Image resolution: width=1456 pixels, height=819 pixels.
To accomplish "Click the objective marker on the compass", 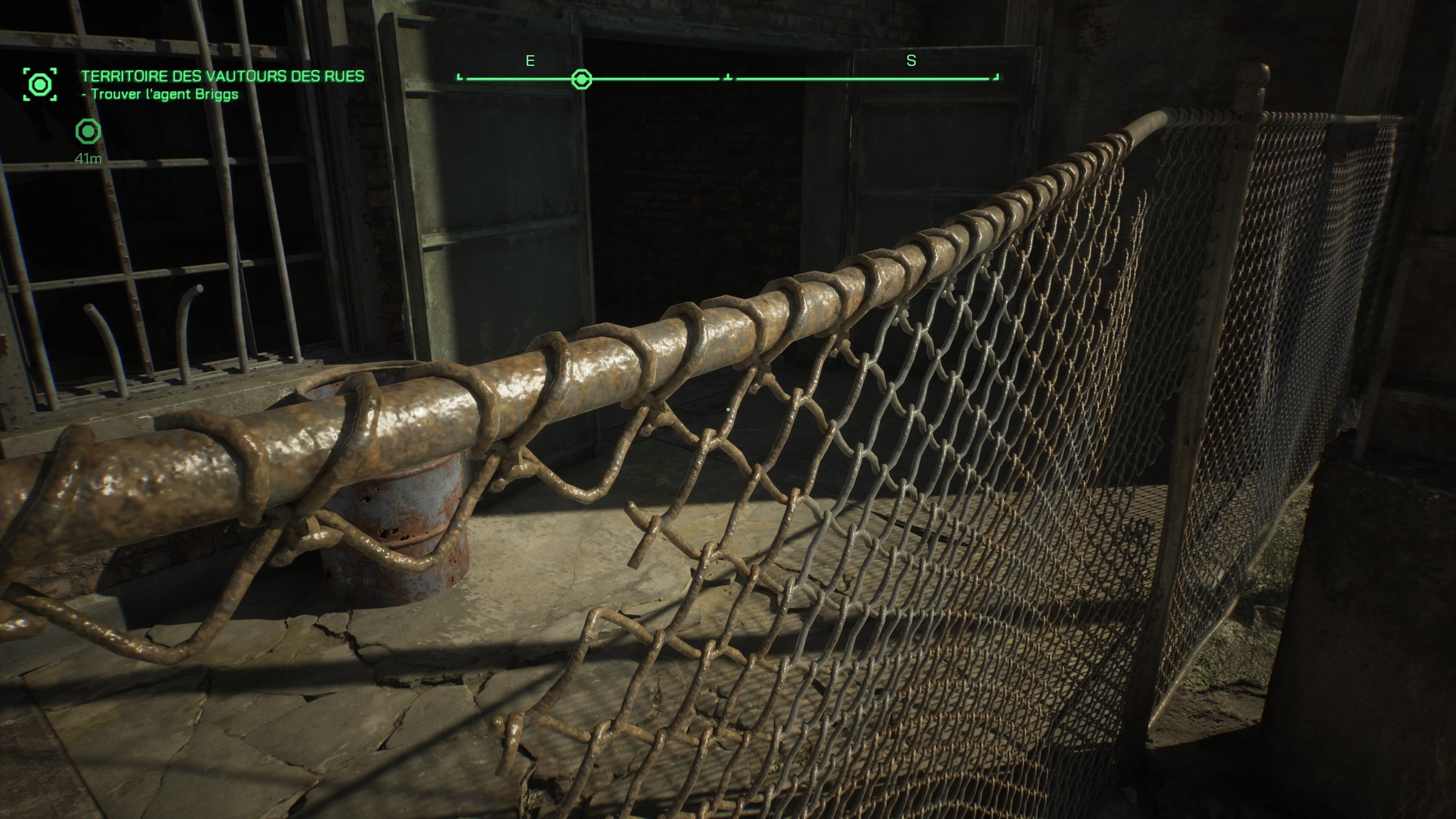I will click(x=582, y=79).
